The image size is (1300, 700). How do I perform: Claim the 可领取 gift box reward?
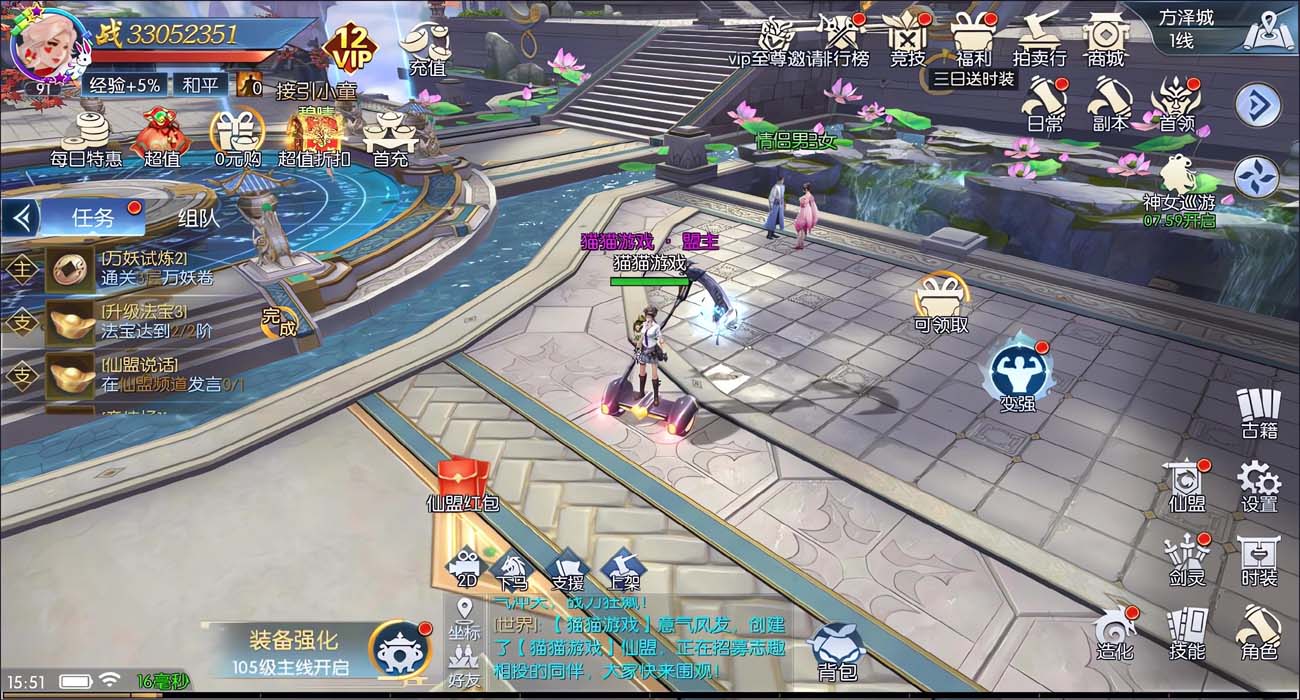(941, 300)
